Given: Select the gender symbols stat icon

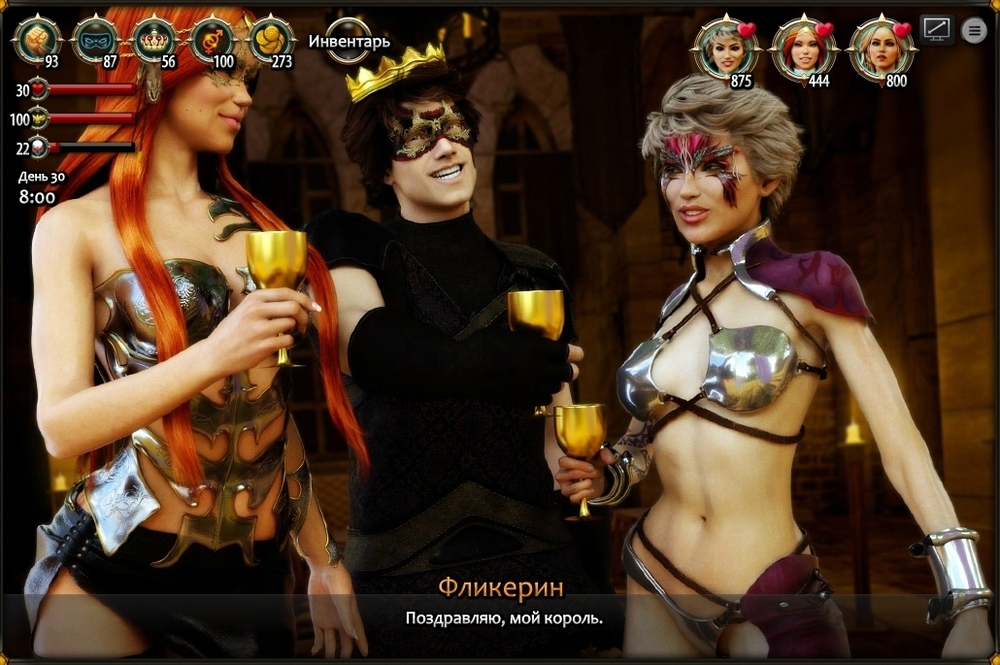Looking at the screenshot, I should point(212,39).
